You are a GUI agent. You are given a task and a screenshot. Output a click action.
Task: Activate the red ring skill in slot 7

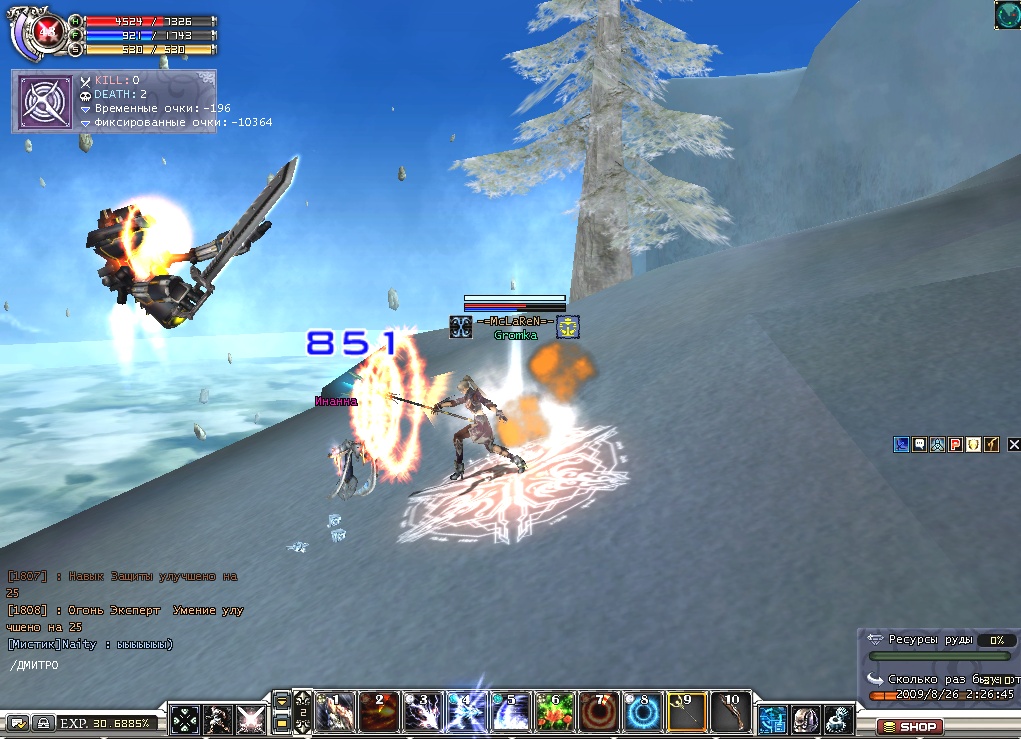click(599, 712)
